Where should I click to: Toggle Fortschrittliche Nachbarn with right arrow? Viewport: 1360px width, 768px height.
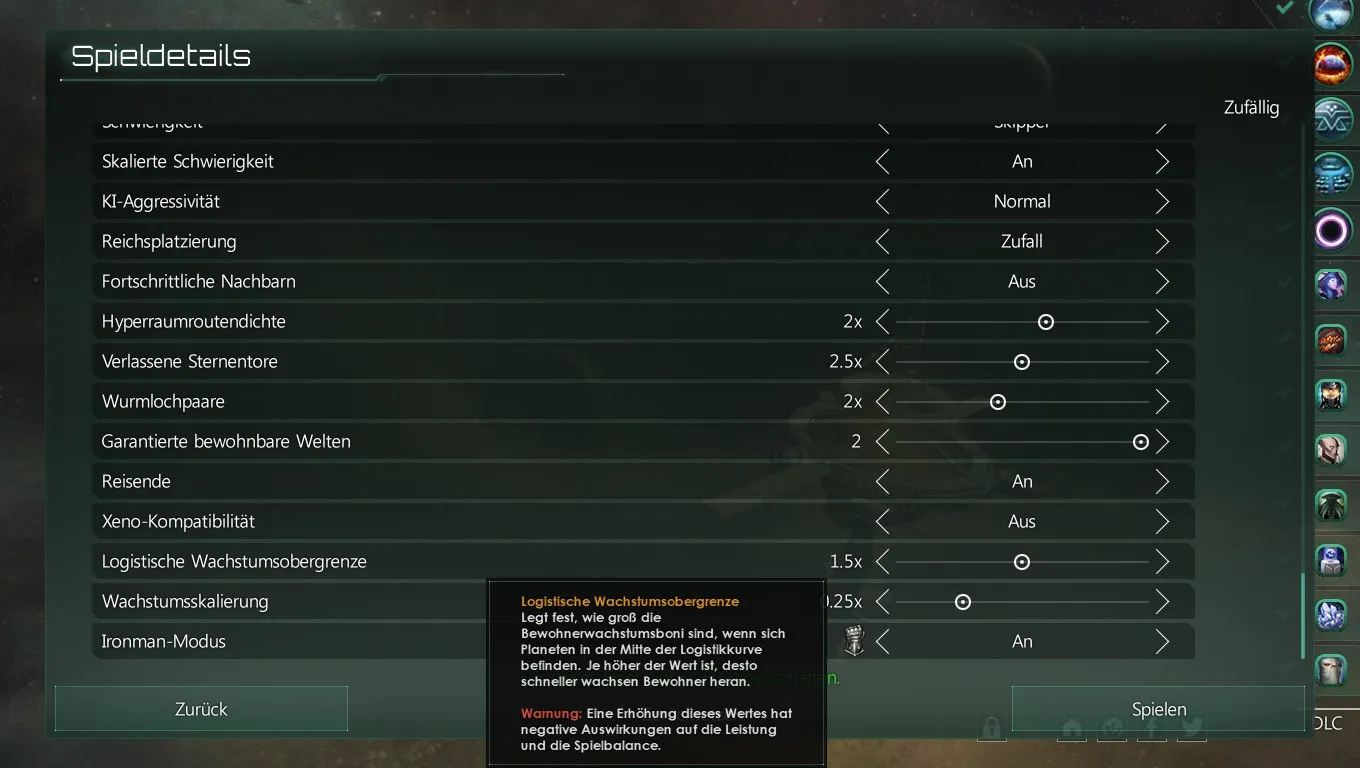[x=1162, y=282]
